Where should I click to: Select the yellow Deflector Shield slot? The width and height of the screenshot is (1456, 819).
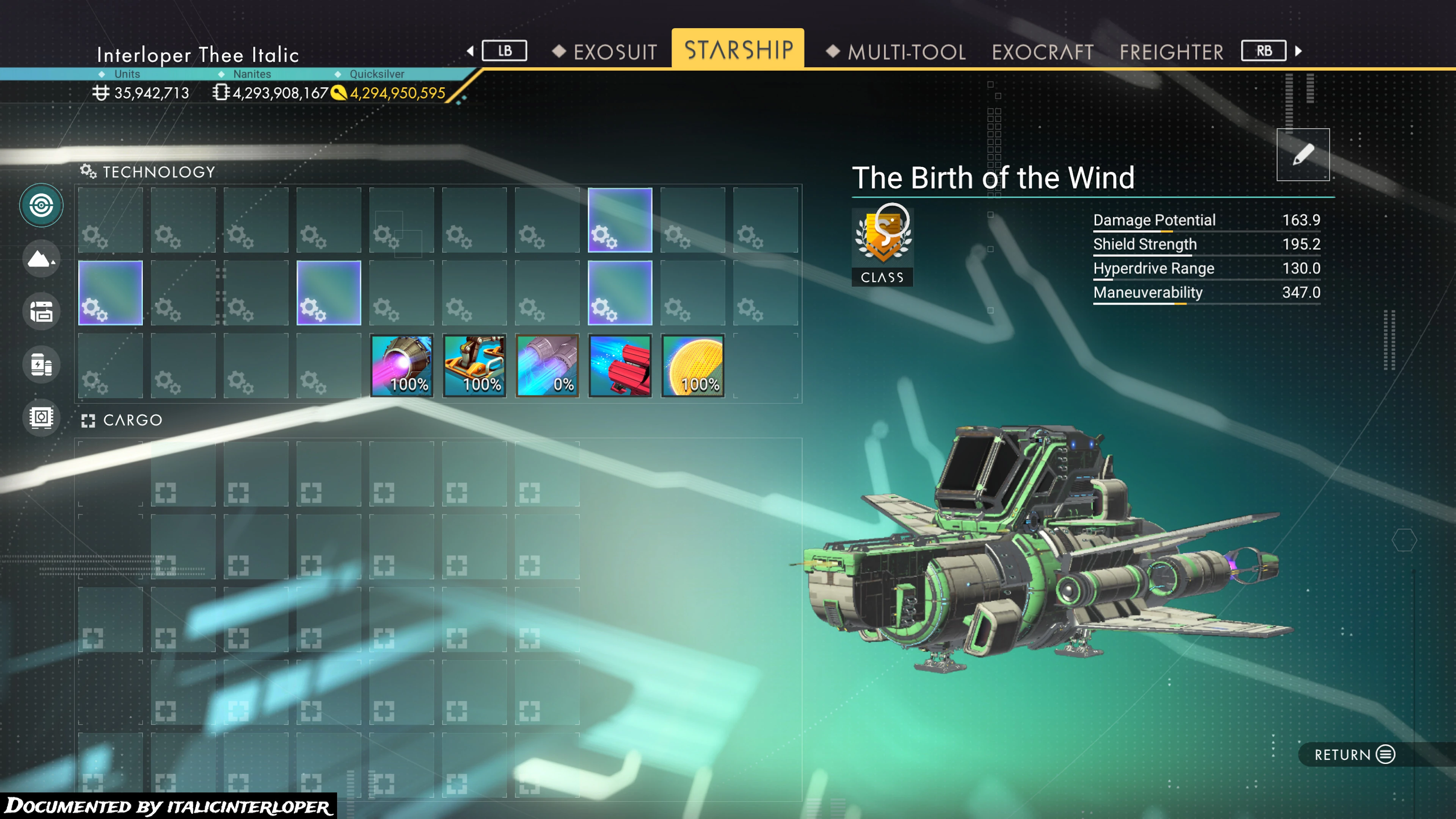coord(693,366)
